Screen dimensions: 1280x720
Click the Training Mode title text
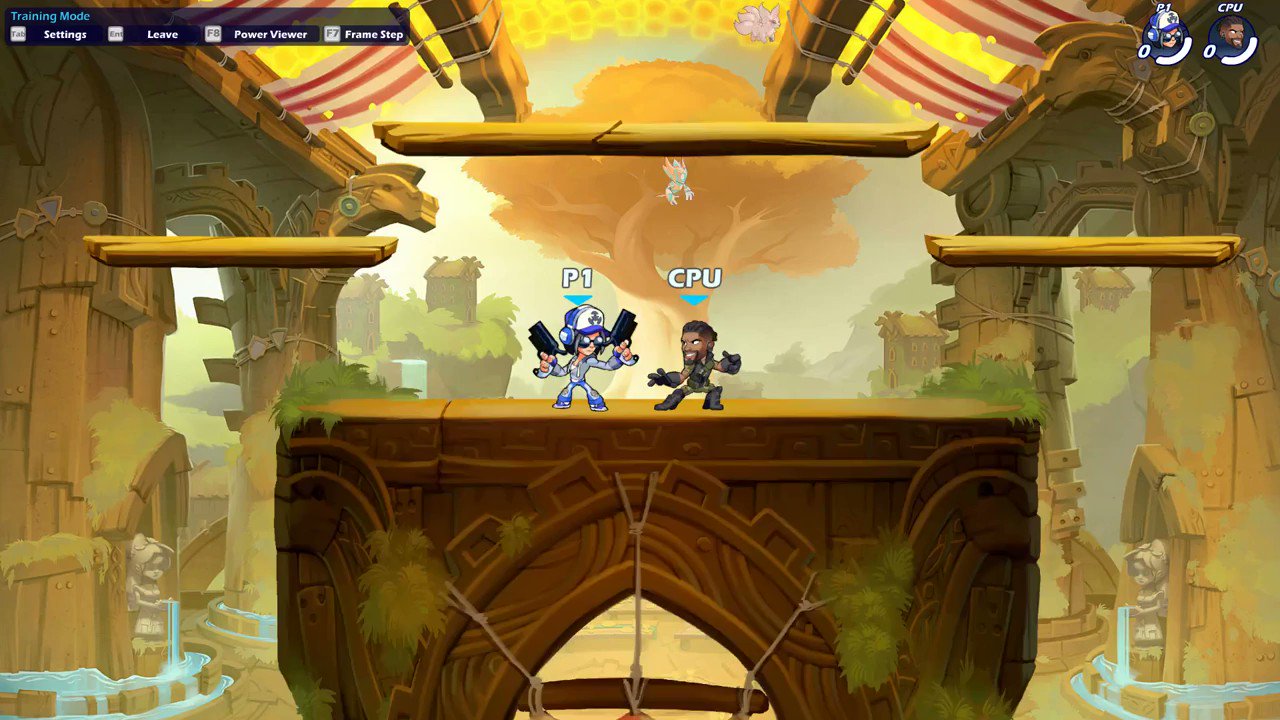[49, 15]
